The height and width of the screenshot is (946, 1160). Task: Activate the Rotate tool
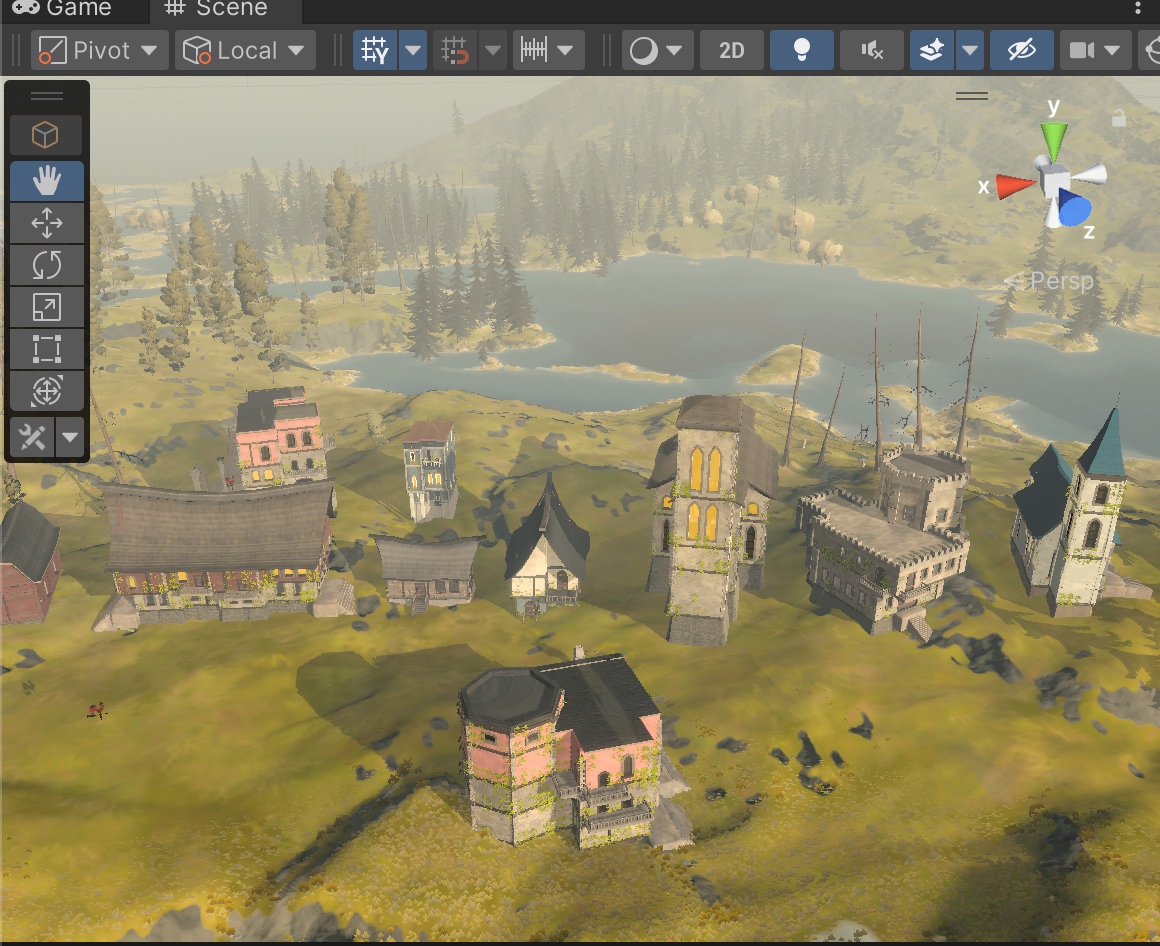tap(47, 265)
